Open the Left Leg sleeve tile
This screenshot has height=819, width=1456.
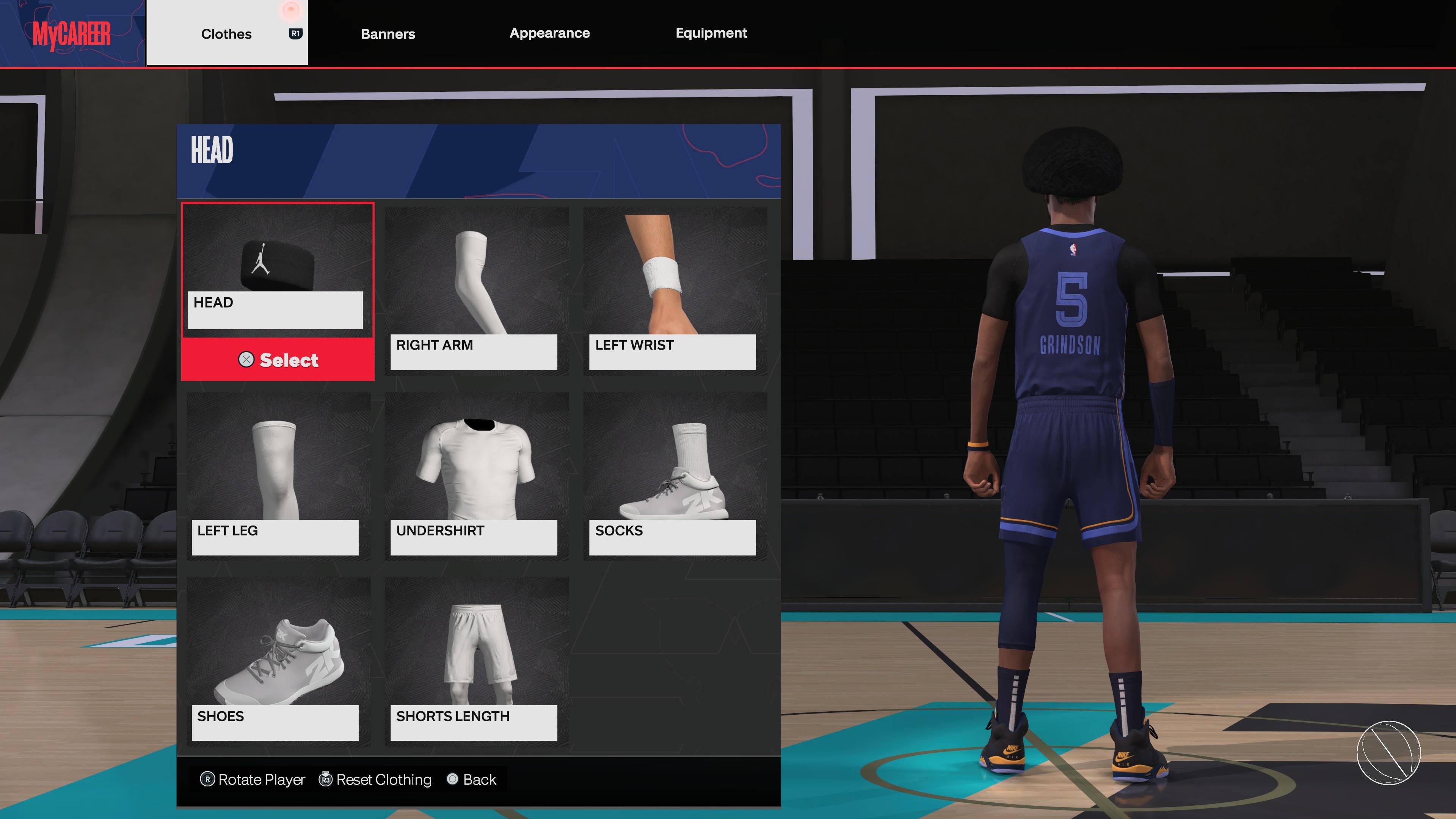[x=278, y=474]
